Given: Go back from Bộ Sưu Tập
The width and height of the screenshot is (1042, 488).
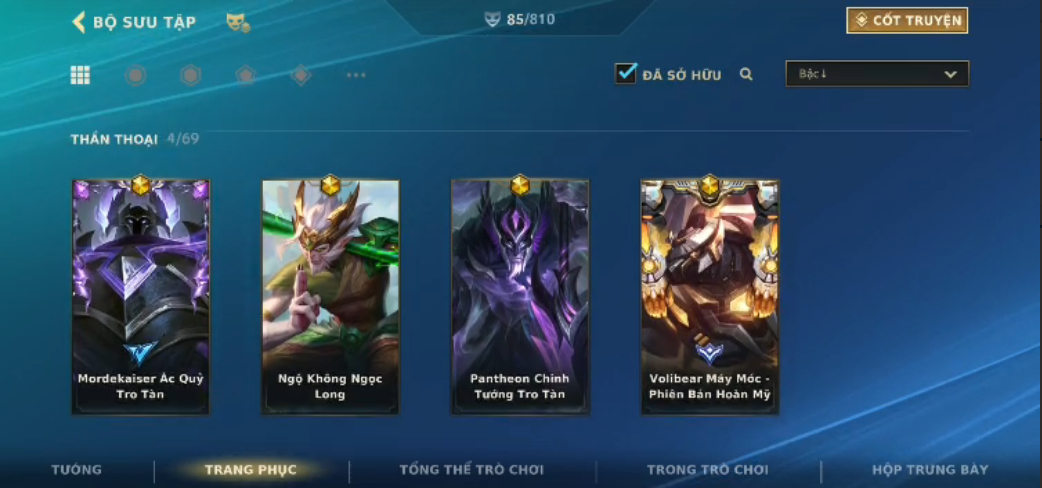Looking at the screenshot, I should [x=79, y=21].
